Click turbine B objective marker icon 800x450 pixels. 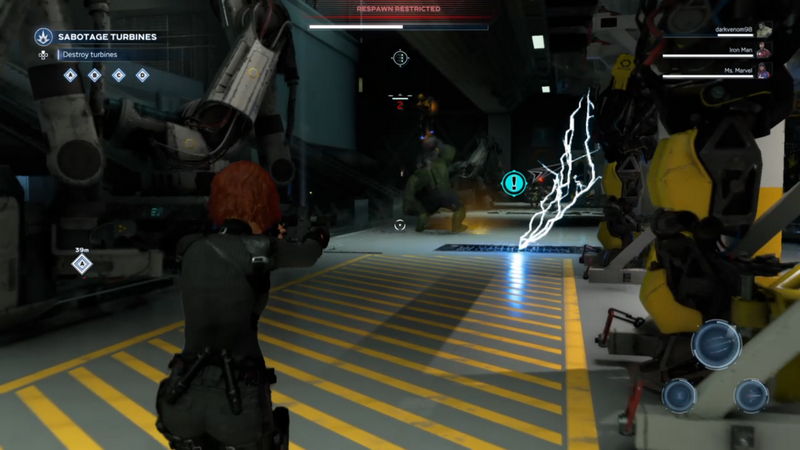pos(94,75)
